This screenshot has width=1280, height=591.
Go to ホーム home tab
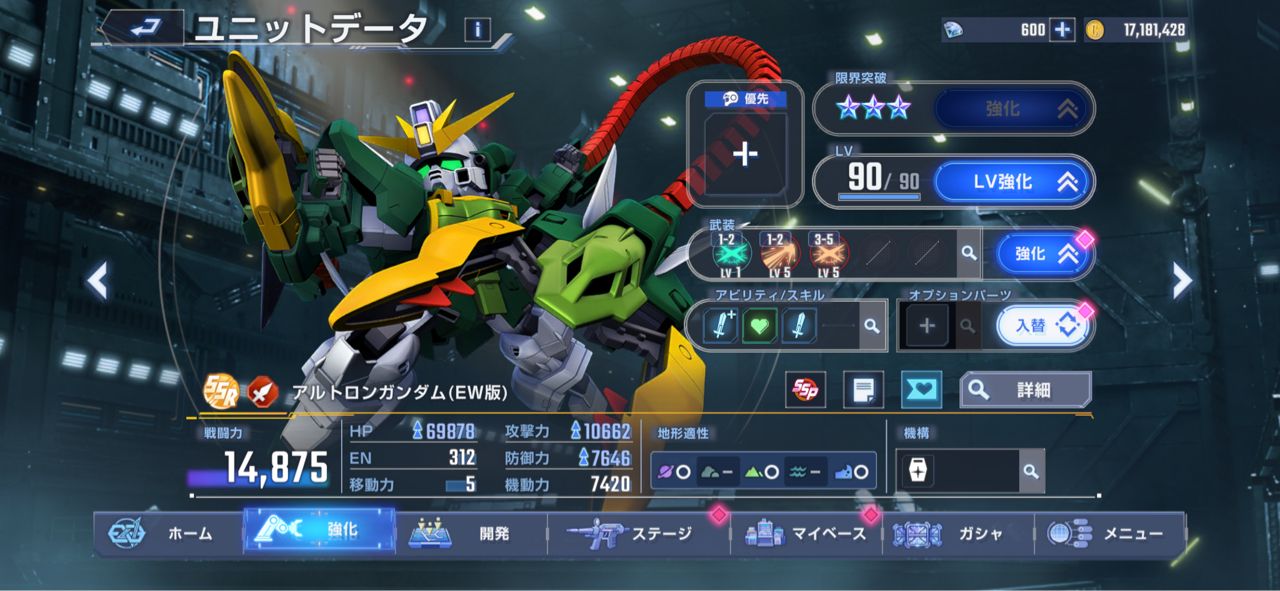pos(170,533)
